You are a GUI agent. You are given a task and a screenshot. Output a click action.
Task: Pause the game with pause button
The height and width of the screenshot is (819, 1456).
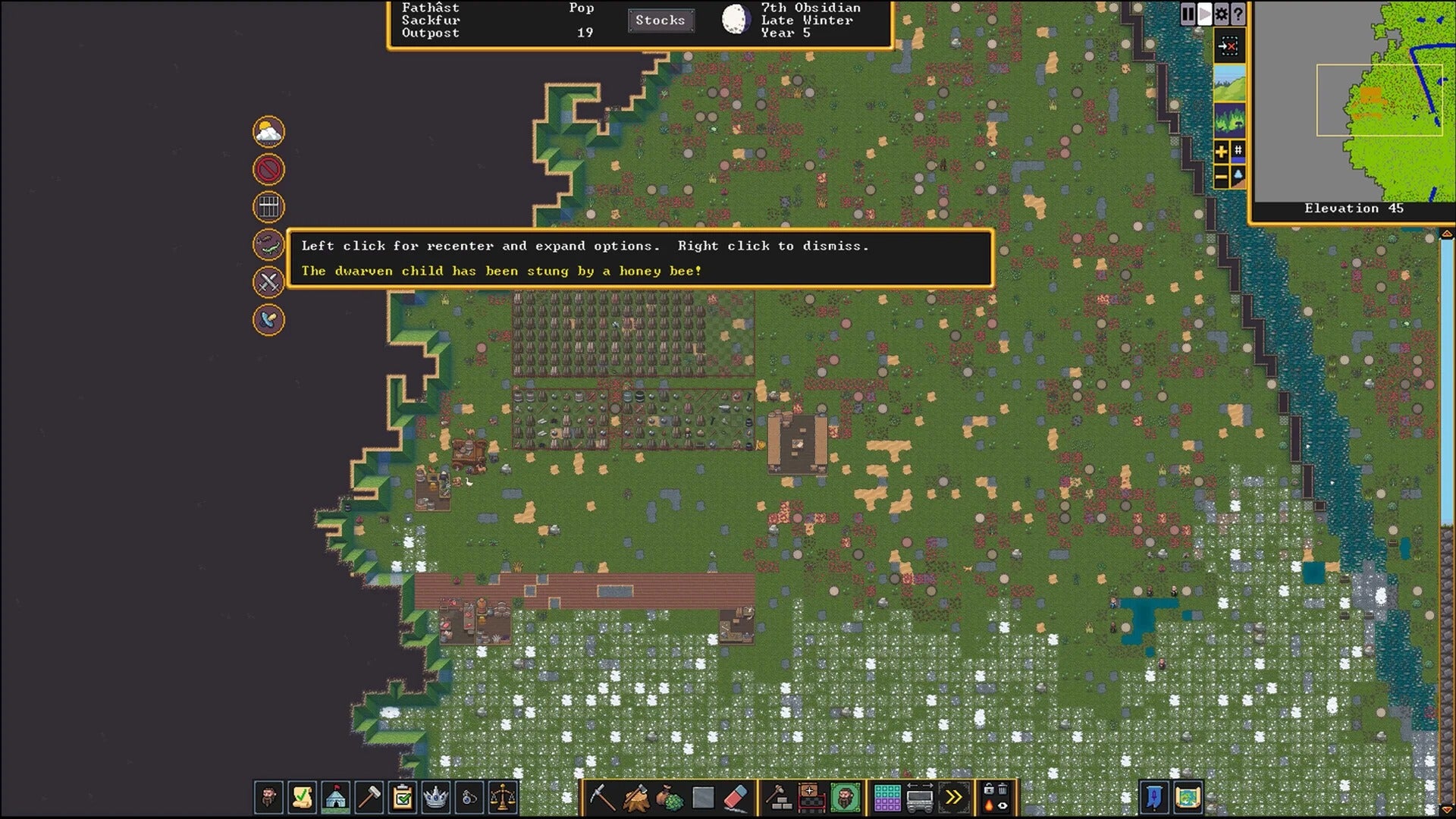pyautogui.click(x=1187, y=13)
